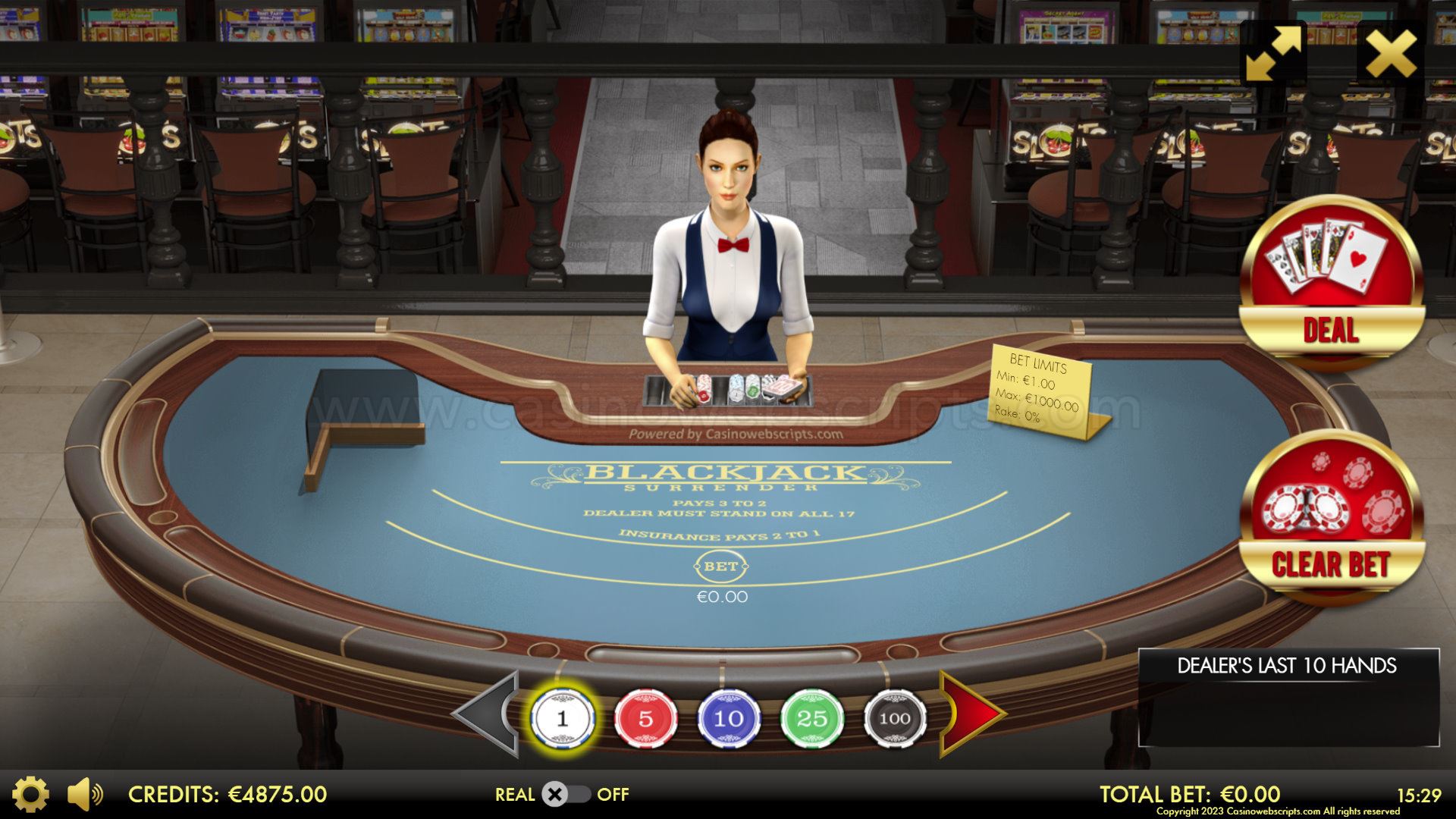Select the white 1 chip
The height and width of the screenshot is (819, 1456).
pyautogui.click(x=562, y=718)
